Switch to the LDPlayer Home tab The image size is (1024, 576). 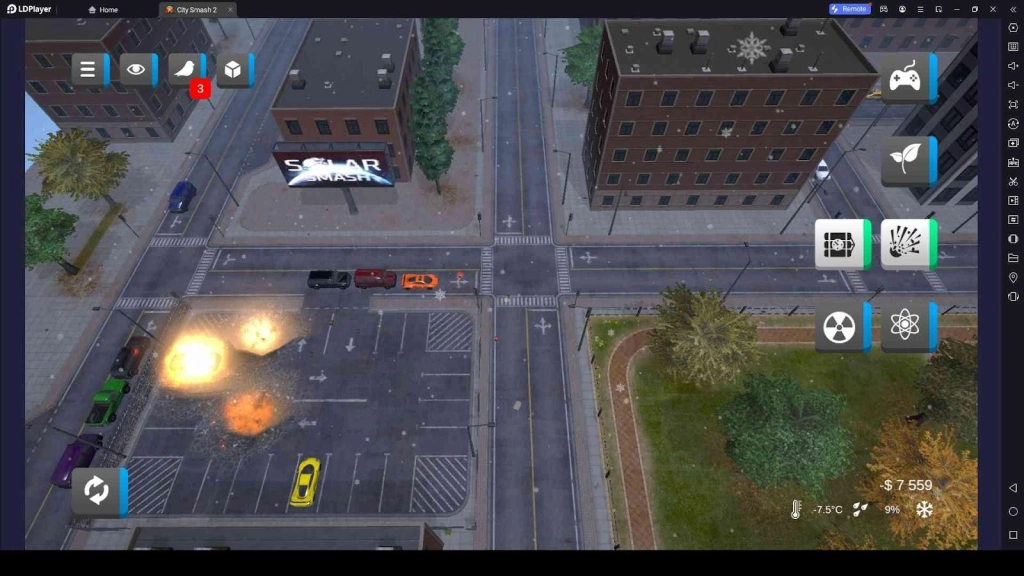tap(104, 10)
